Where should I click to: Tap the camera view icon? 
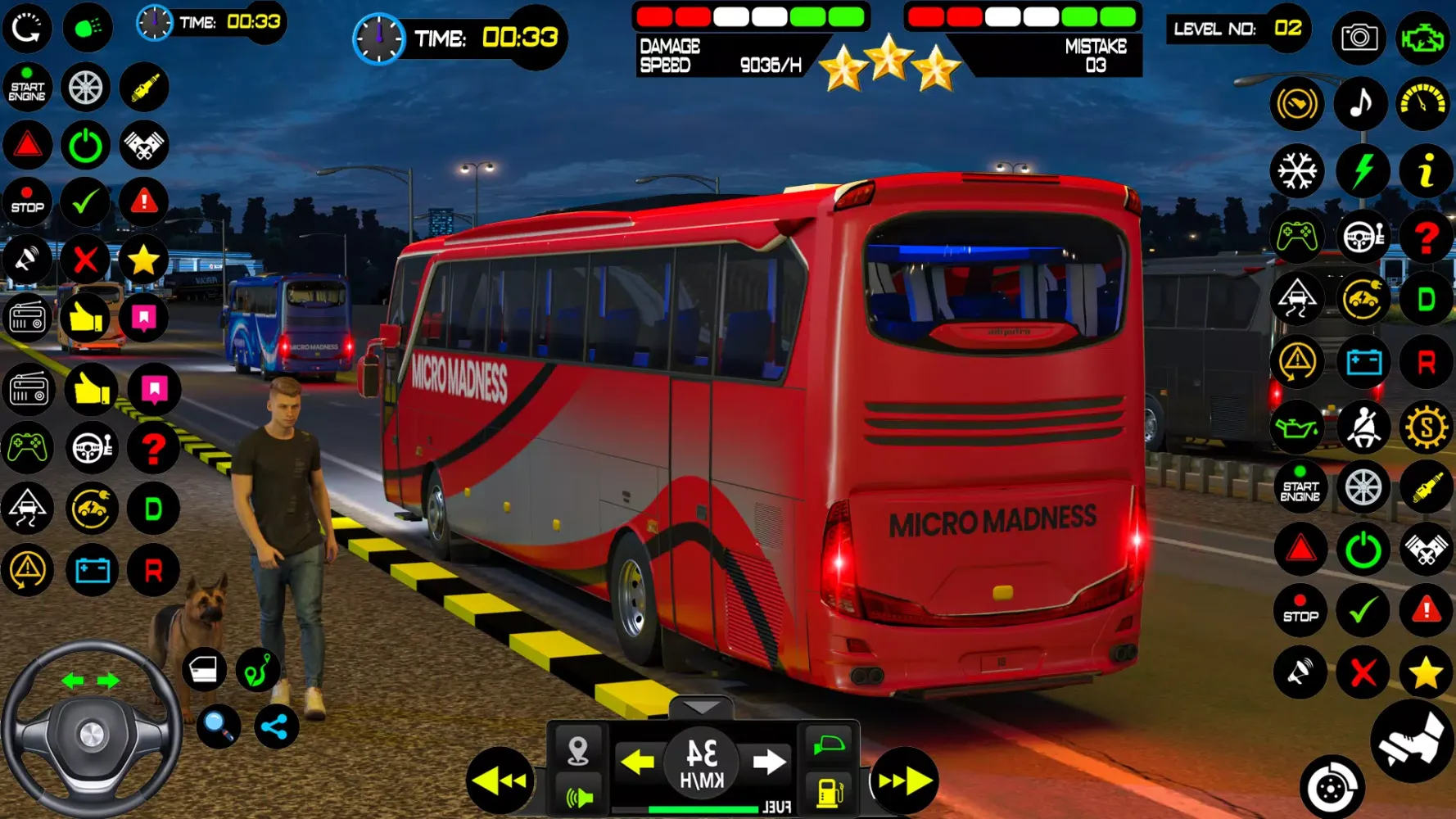[1359, 37]
